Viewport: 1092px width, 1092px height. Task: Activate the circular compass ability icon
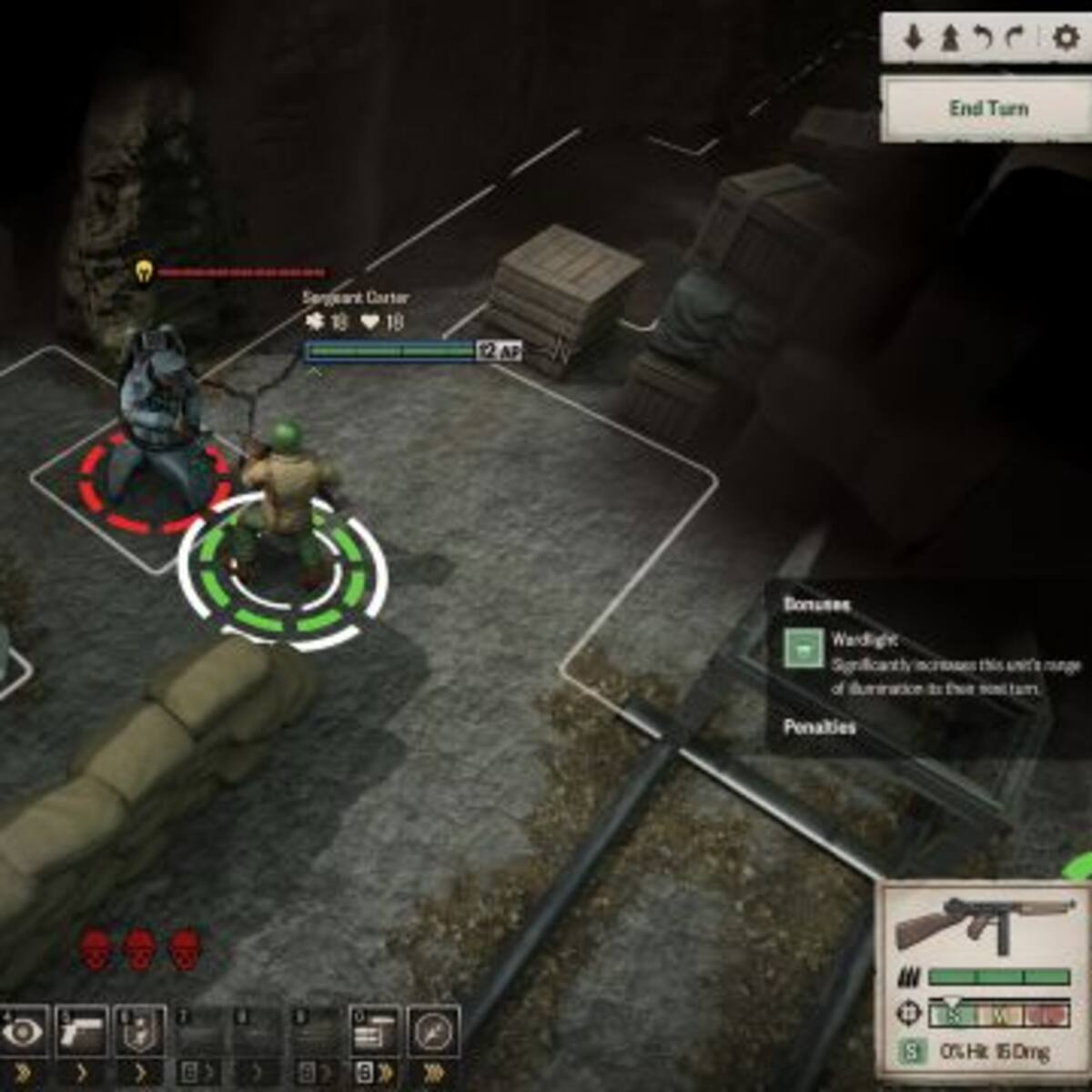click(x=433, y=1033)
